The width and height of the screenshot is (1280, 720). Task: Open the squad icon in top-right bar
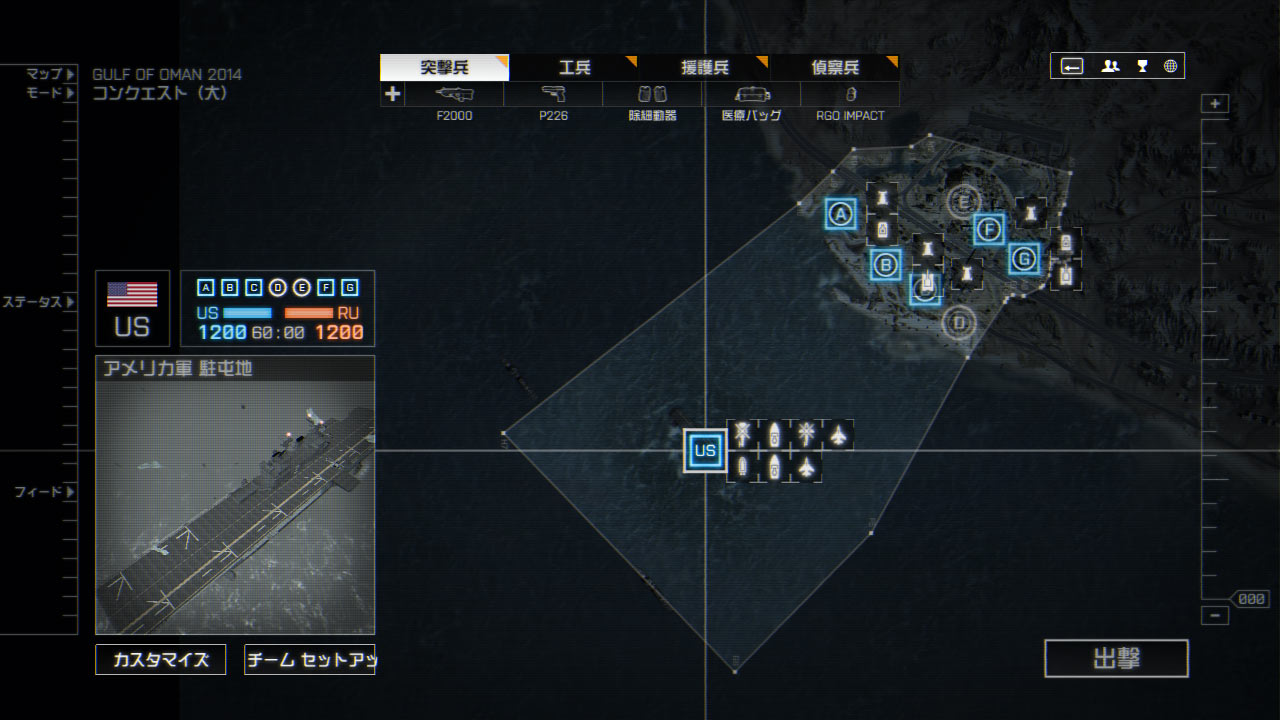[1110, 66]
